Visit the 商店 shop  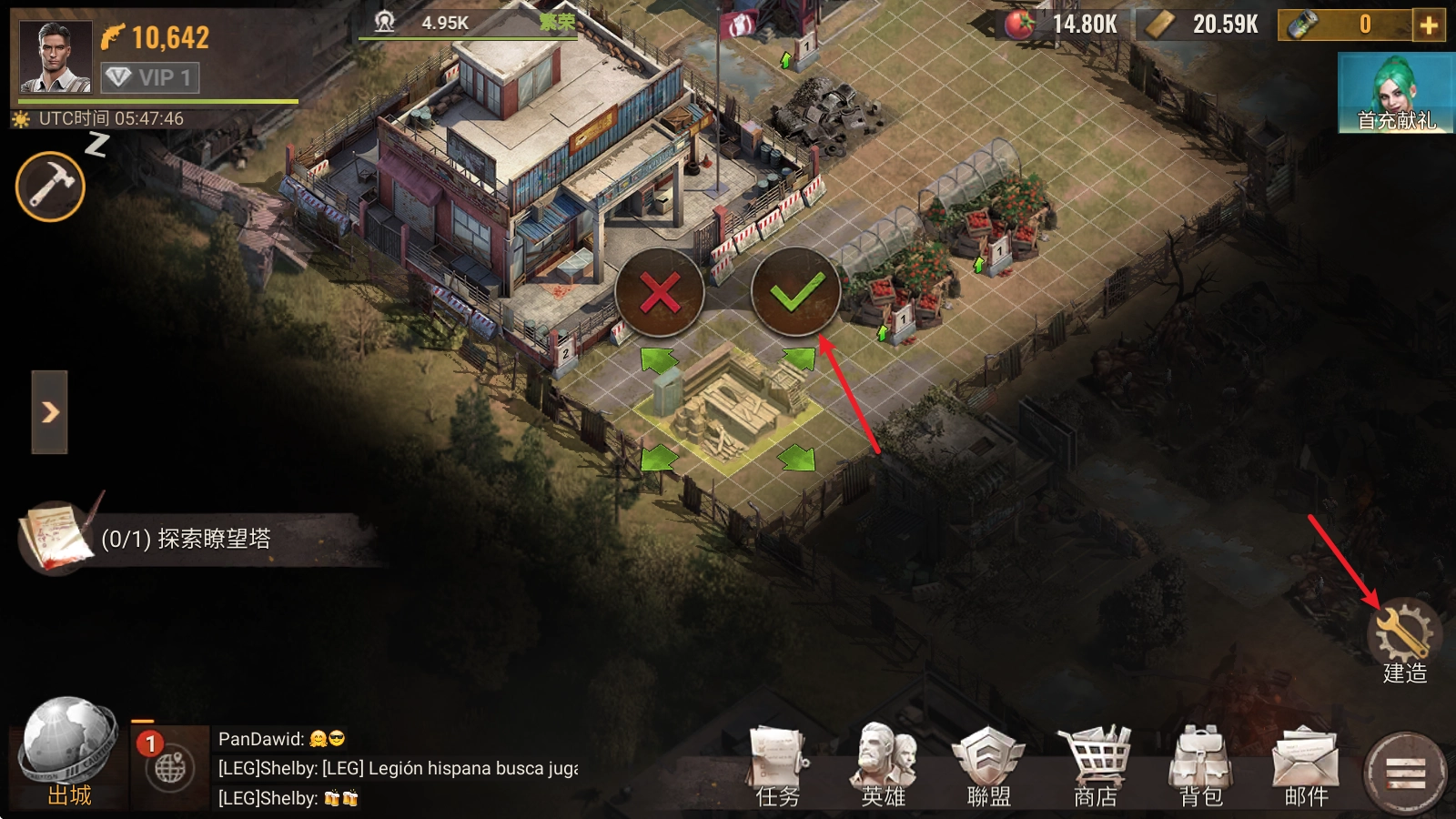tap(1095, 767)
